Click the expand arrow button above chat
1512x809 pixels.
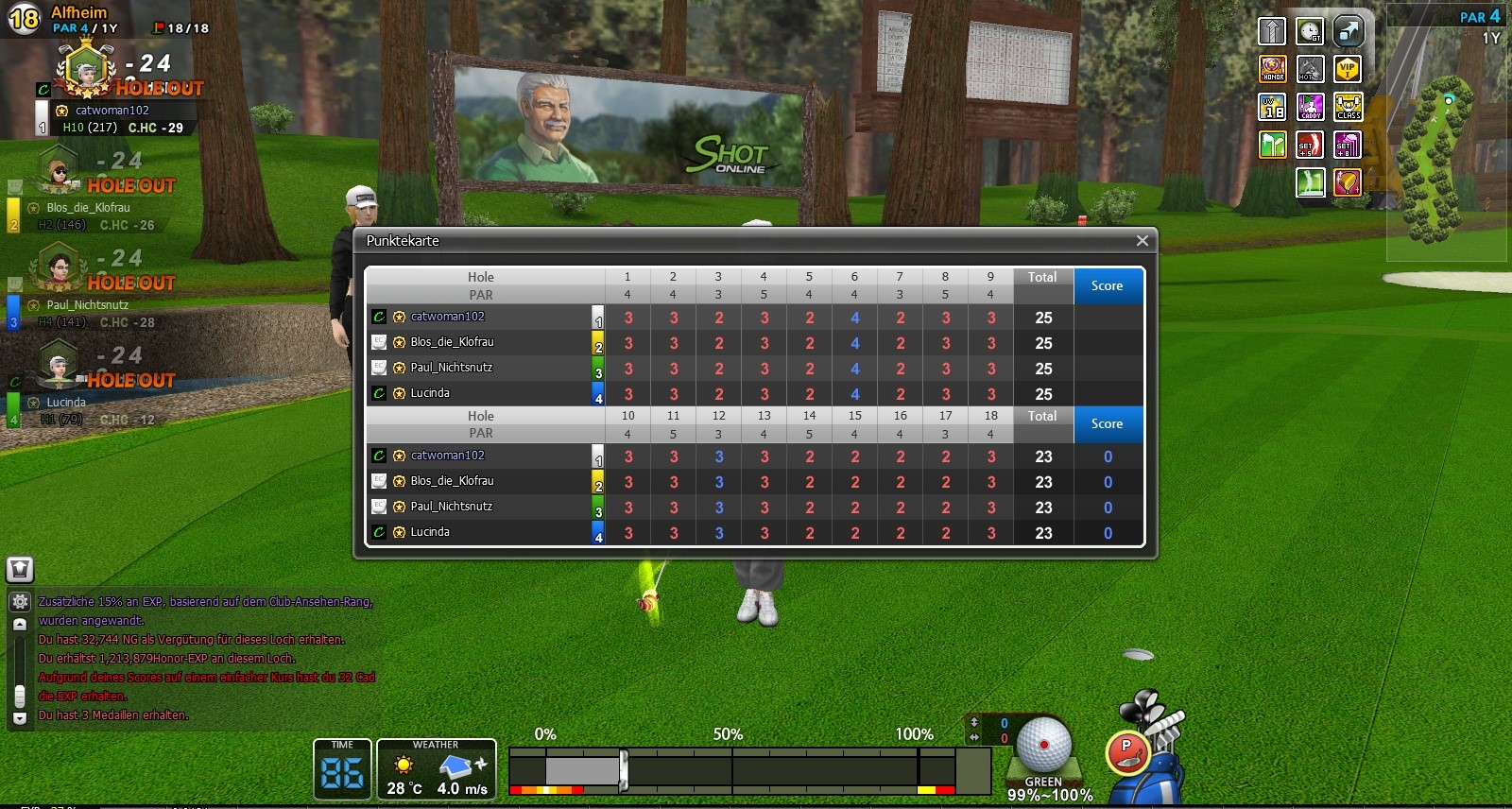point(20,569)
